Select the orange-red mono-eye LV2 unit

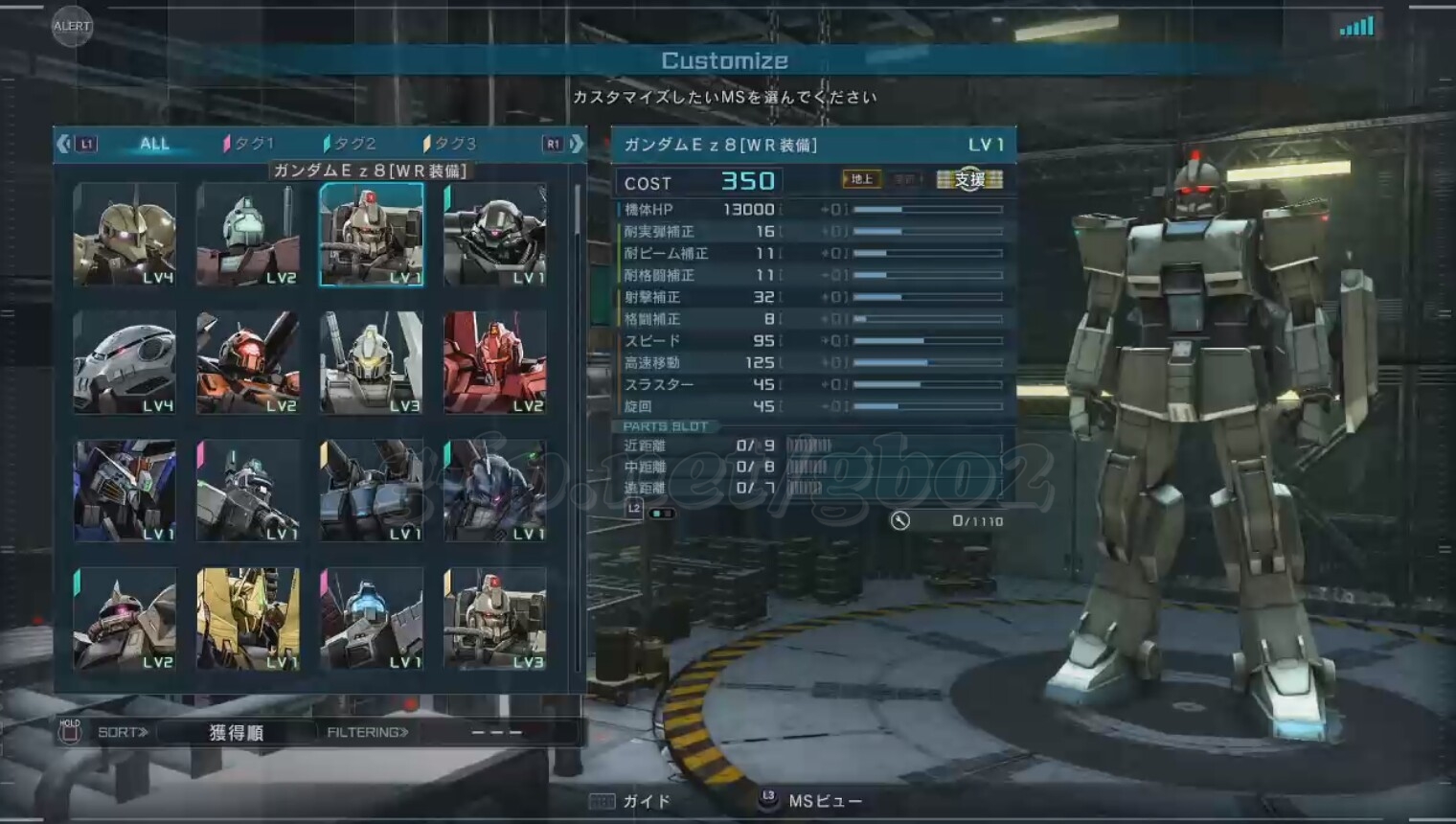click(248, 362)
